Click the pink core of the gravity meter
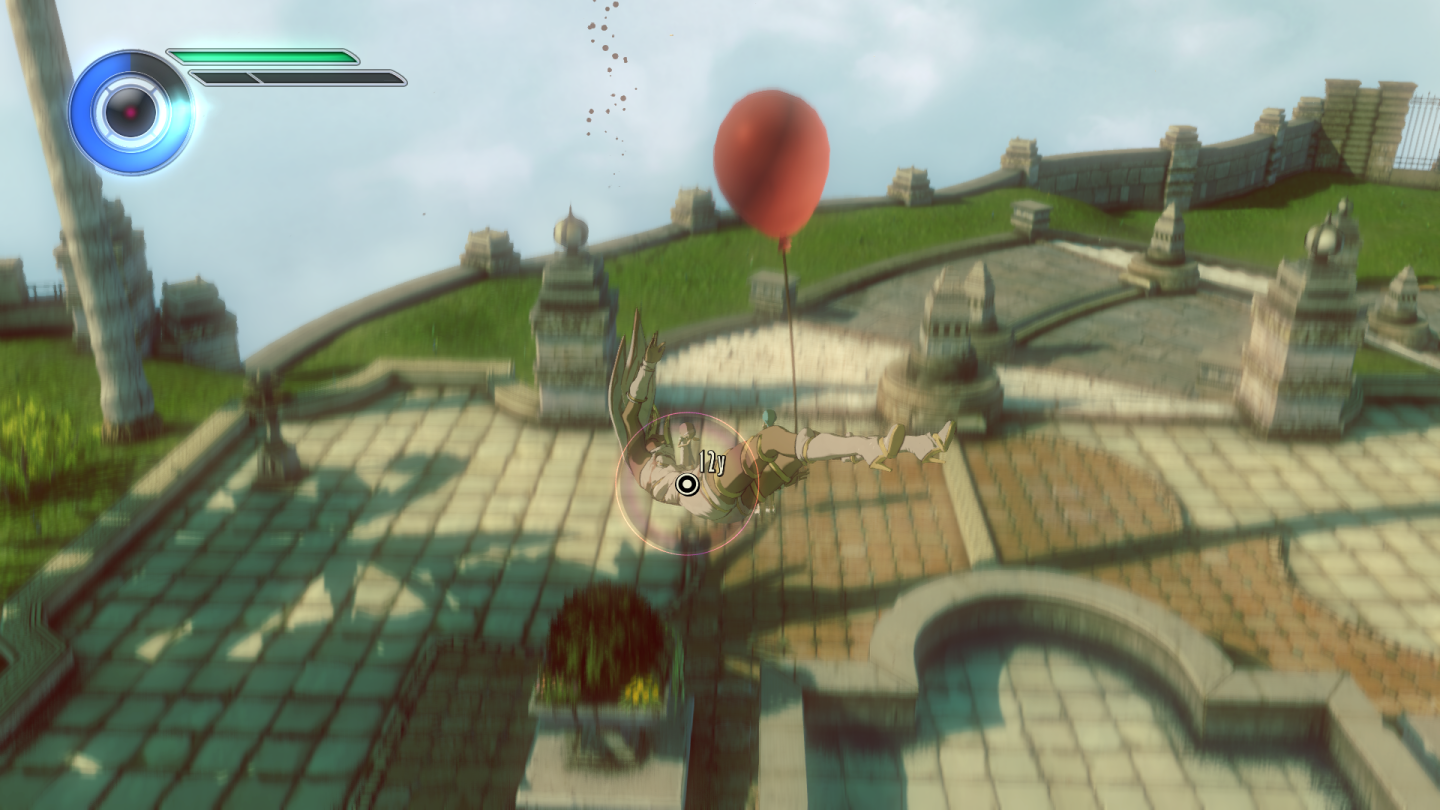1440x810 pixels. tap(128, 113)
